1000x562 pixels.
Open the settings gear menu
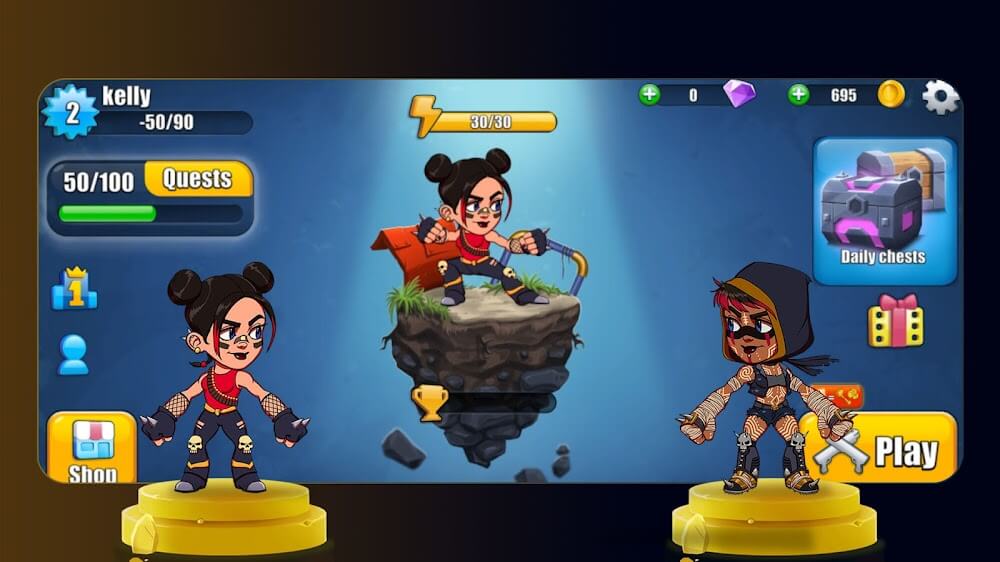tap(940, 97)
